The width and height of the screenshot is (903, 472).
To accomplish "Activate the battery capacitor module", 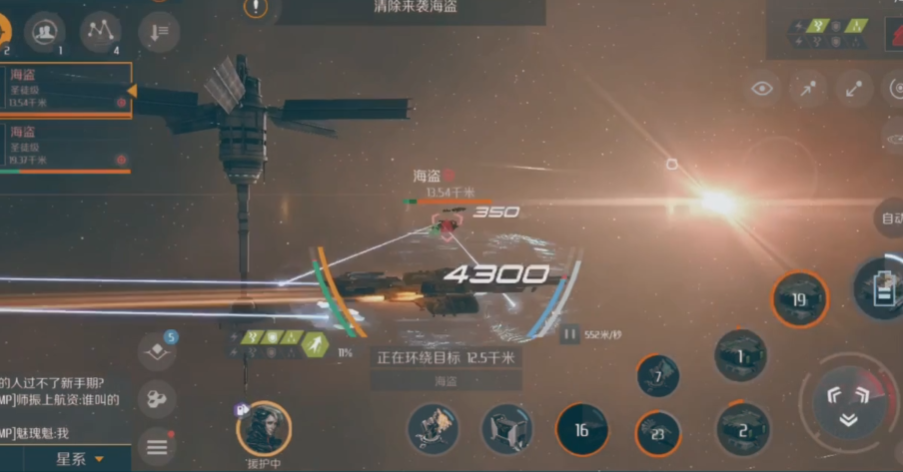I will (882, 287).
